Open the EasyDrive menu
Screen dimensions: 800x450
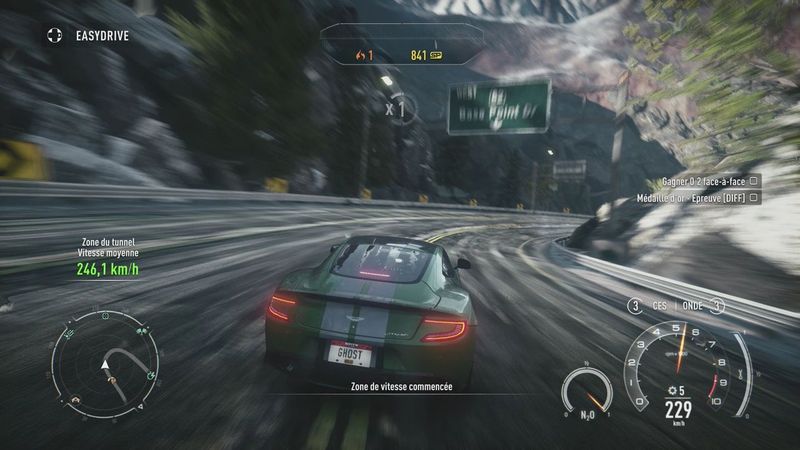coord(88,36)
